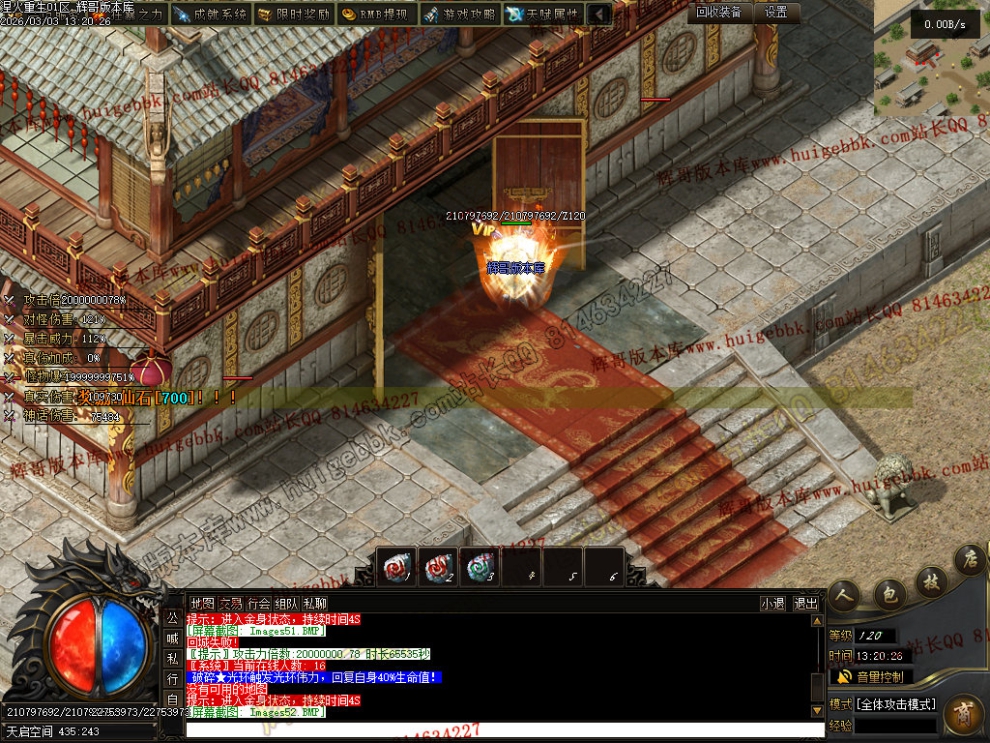
Task: Use the teal item in hotbar slot 3
Action: (480, 567)
